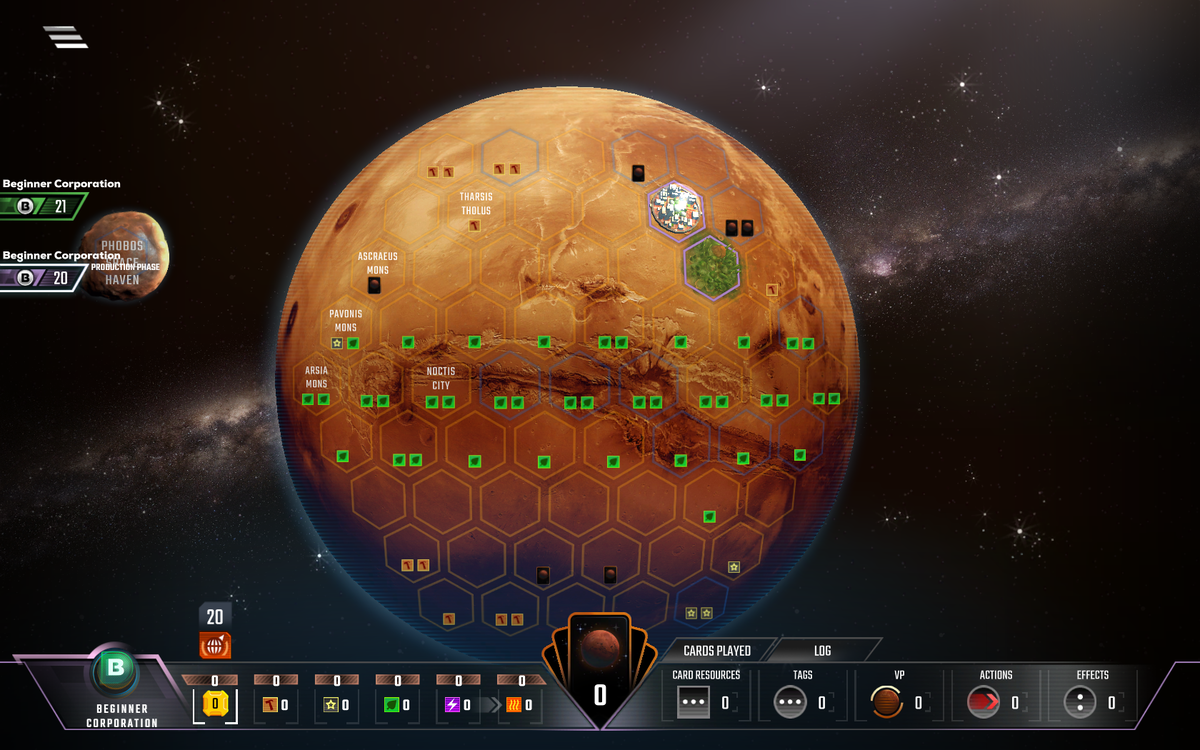Switch to the Log tab
This screenshot has height=750, width=1200.
pos(822,651)
